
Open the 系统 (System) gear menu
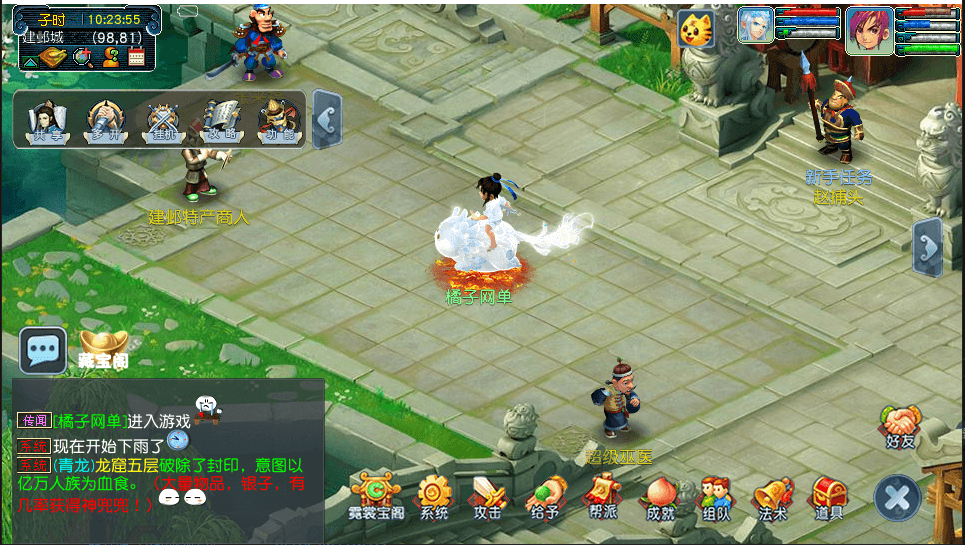434,493
